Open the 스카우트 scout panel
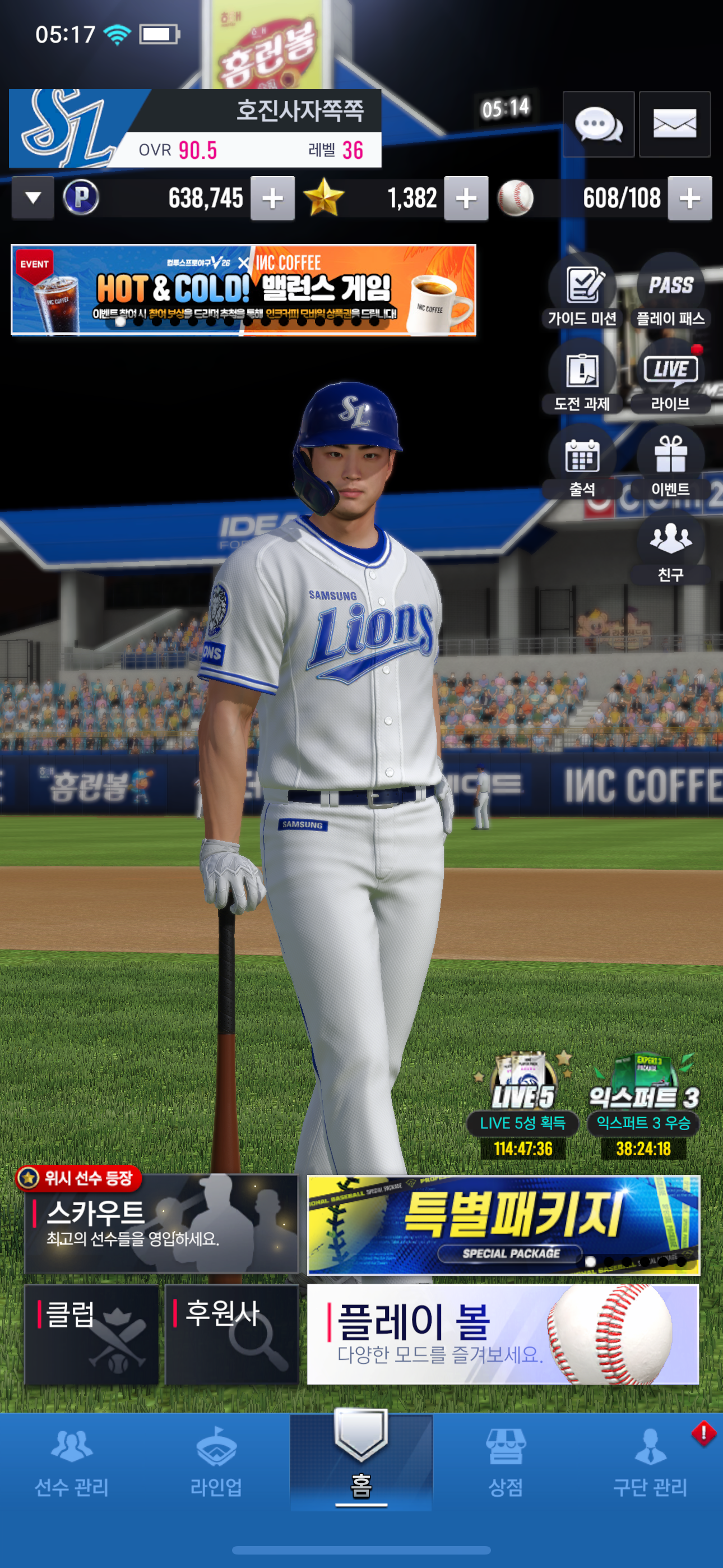This screenshot has width=723, height=1568. [x=161, y=1224]
